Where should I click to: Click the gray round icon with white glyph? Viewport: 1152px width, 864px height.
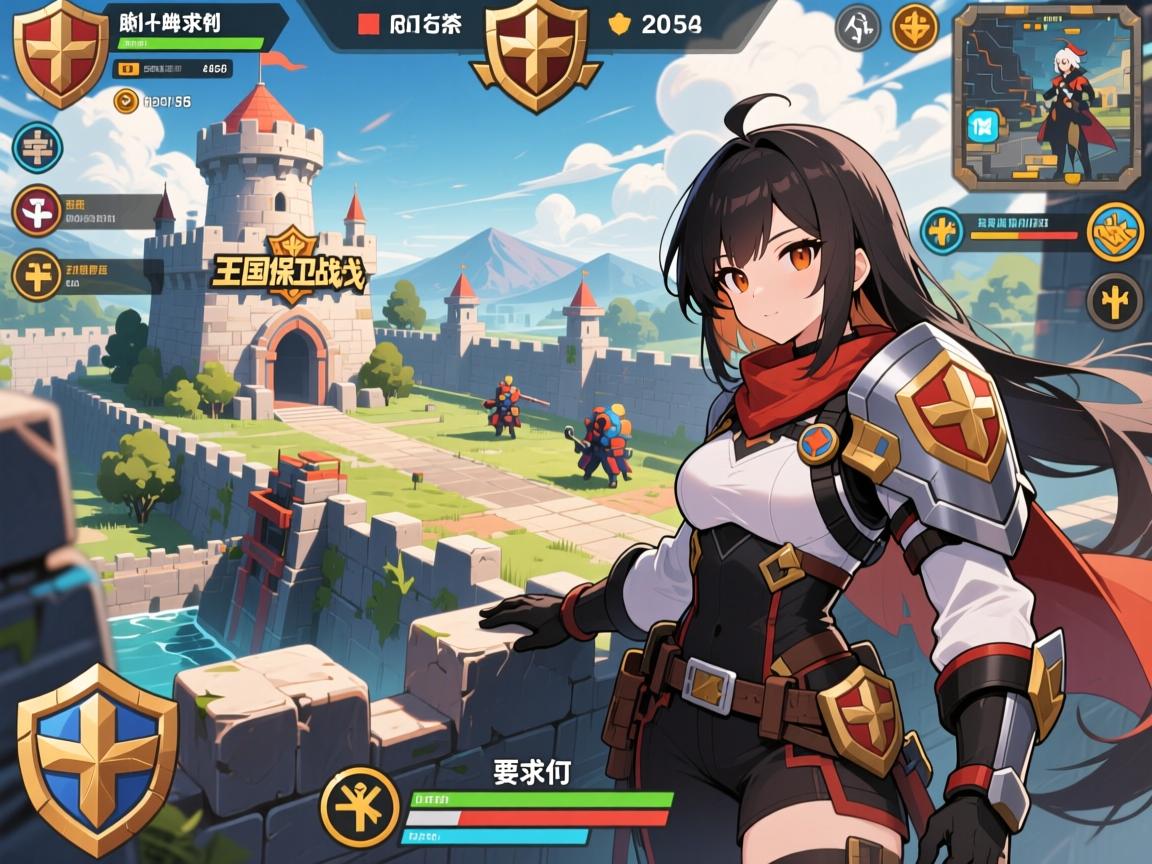(x=858, y=27)
